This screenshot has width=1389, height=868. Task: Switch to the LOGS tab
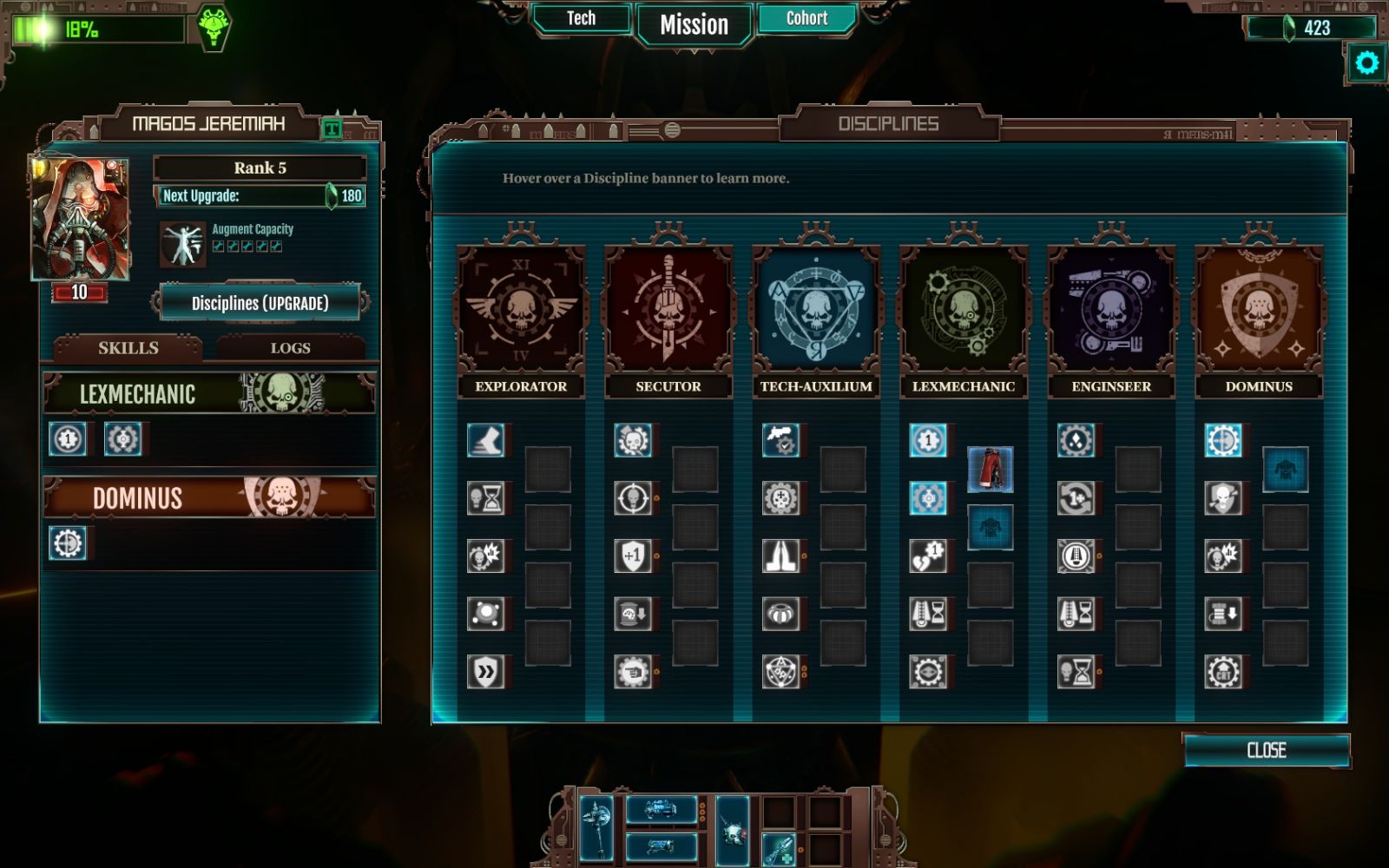290,348
